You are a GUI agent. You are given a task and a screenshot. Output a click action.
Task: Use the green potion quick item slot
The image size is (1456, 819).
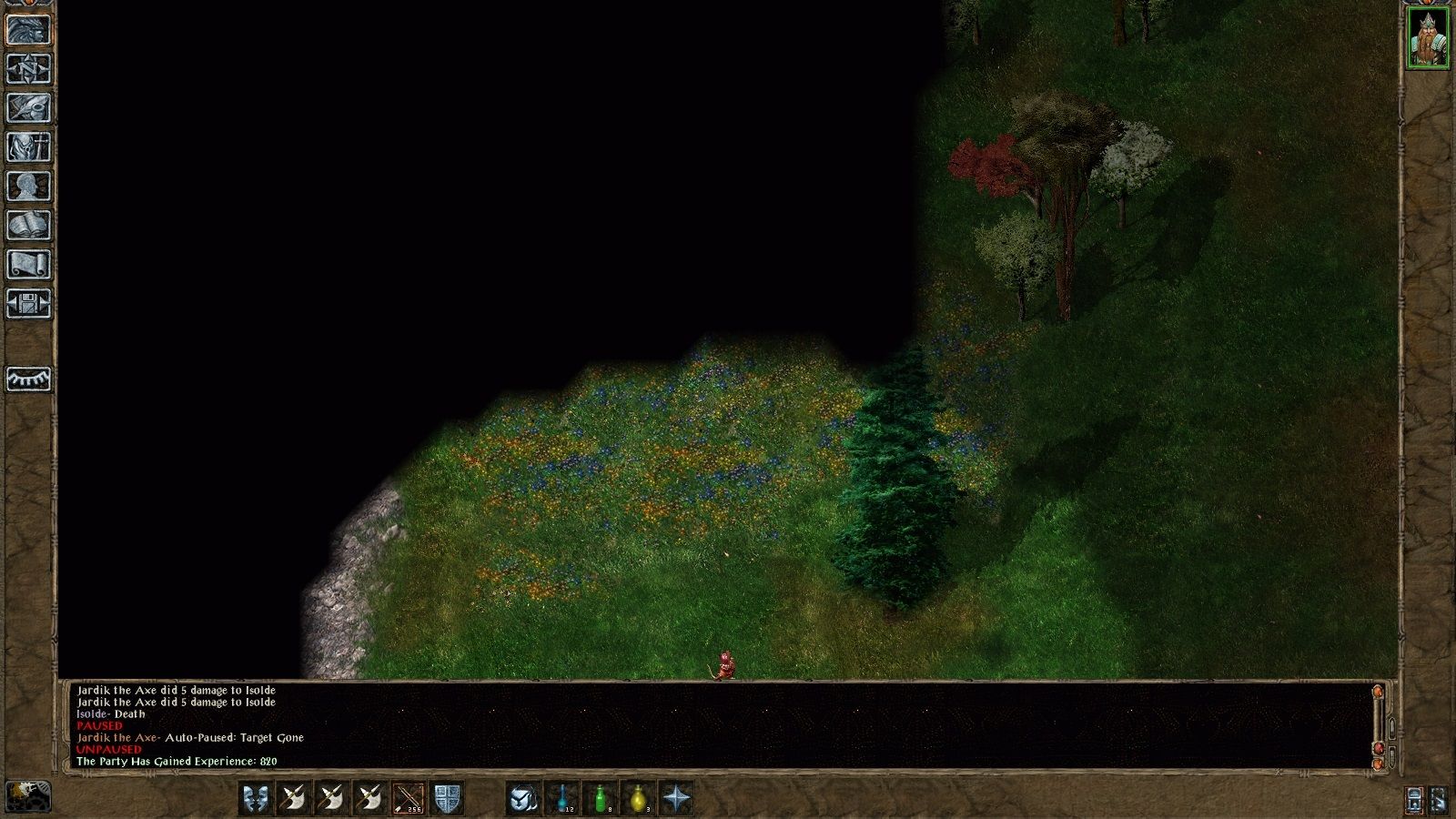click(x=599, y=799)
